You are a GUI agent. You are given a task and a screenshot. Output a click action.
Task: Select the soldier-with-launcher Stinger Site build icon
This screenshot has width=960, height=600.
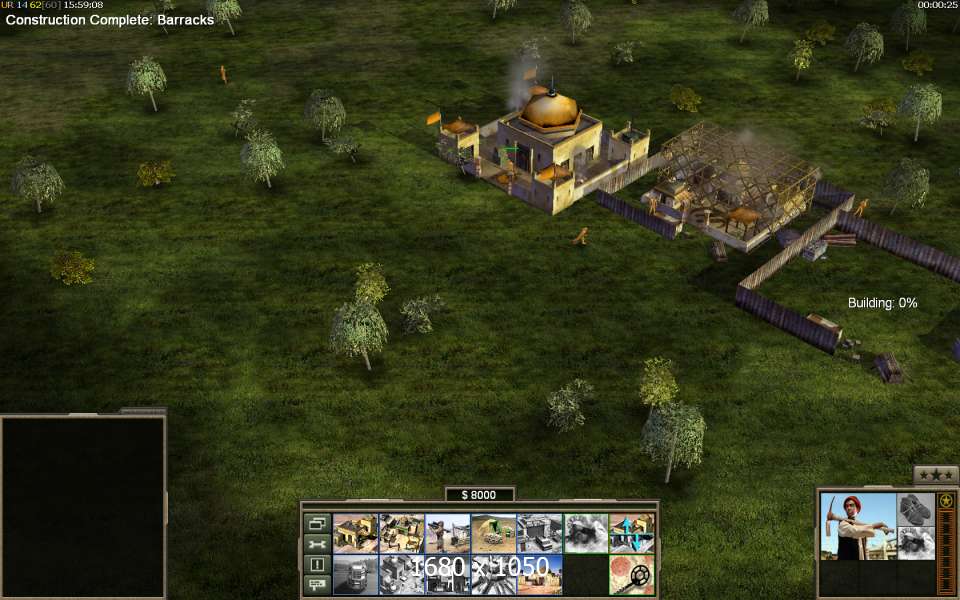click(x=449, y=533)
